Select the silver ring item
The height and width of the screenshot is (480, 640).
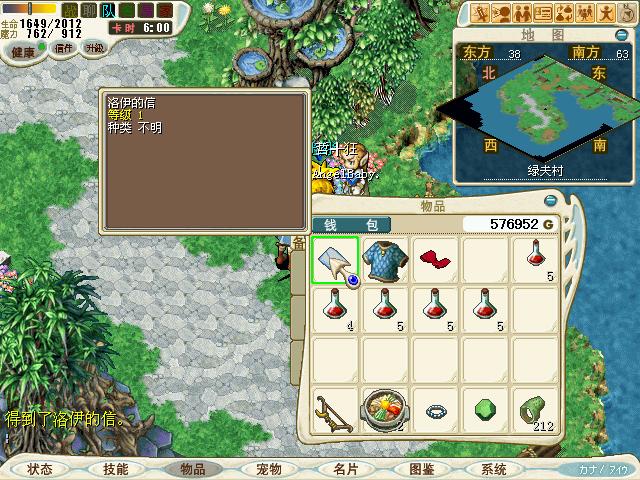pos(434,410)
